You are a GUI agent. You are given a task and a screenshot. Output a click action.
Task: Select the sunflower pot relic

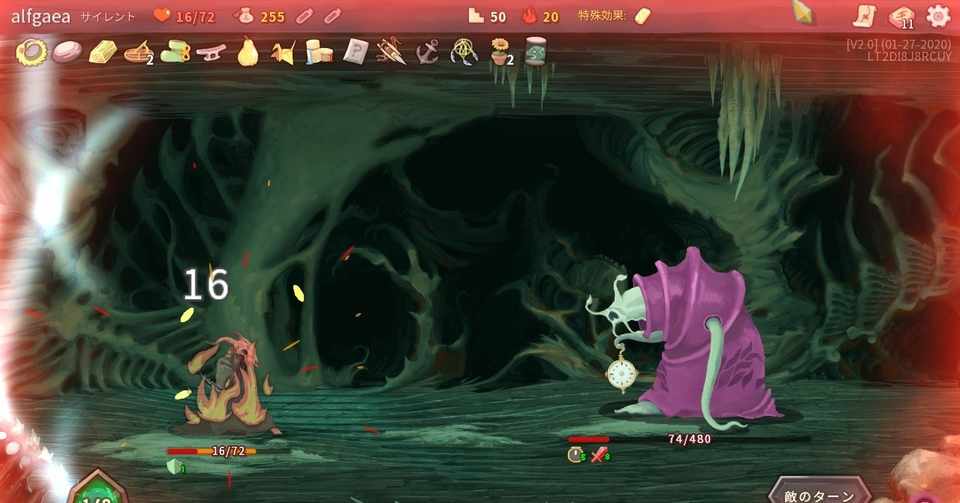point(499,51)
